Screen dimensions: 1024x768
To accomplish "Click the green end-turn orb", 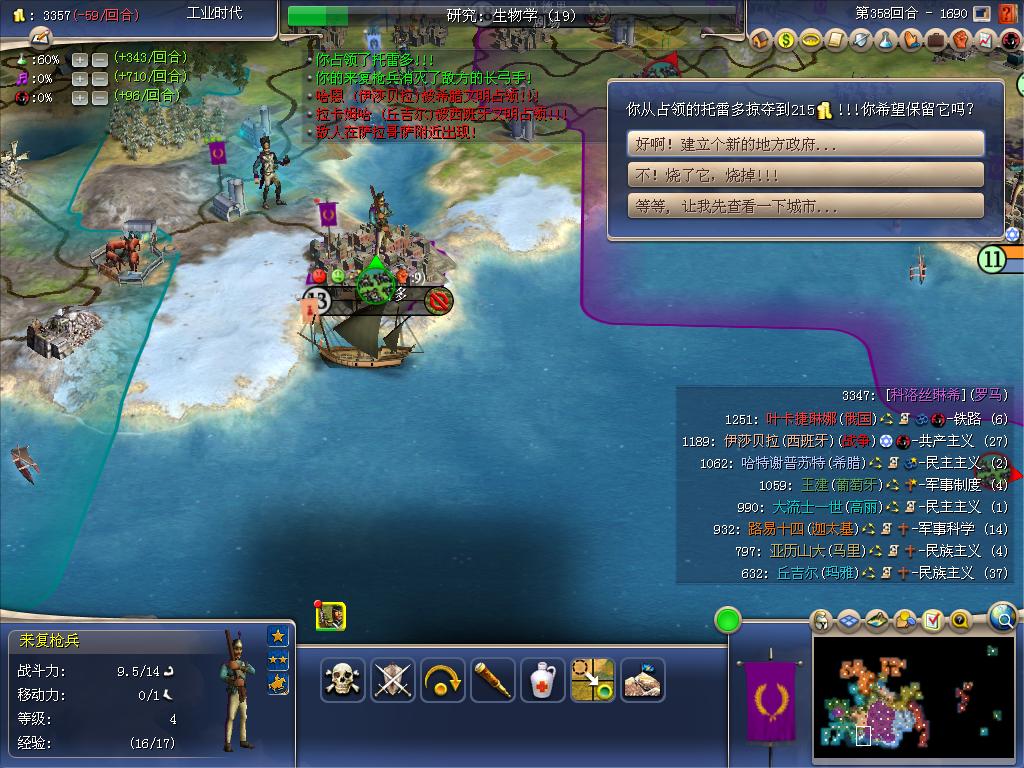I will click(x=728, y=620).
